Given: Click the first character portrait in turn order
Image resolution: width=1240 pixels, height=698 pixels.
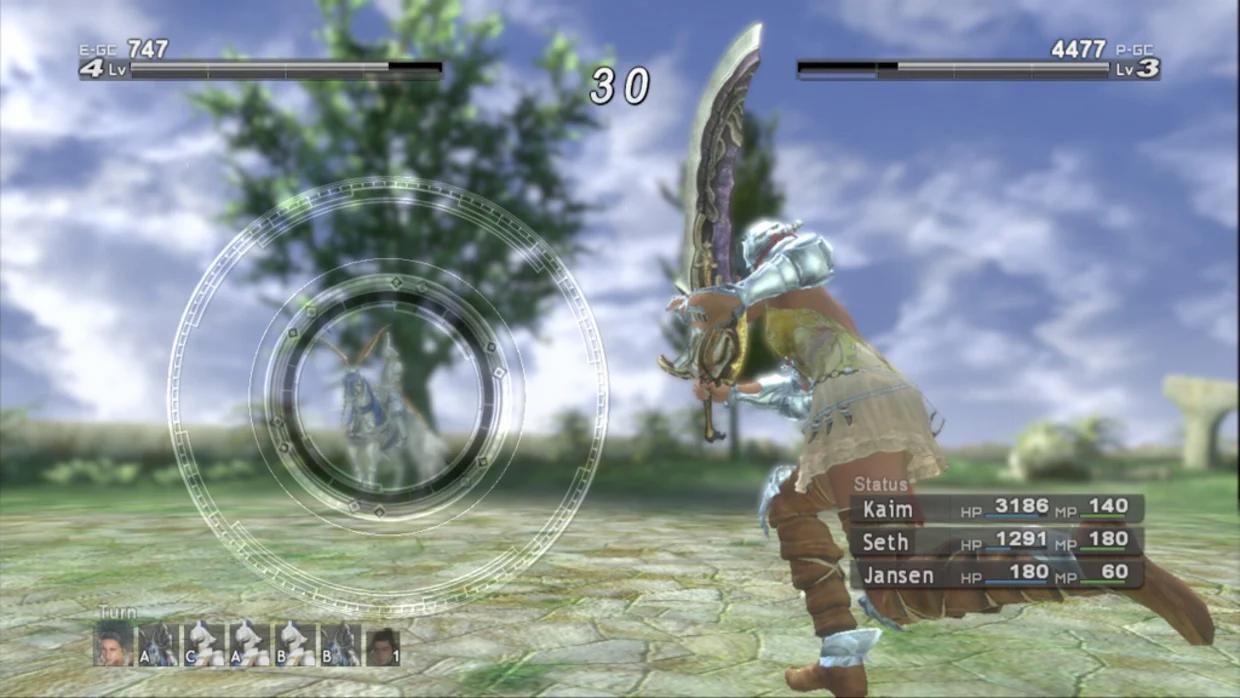Looking at the screenshot, I should (x=114, y=645).
